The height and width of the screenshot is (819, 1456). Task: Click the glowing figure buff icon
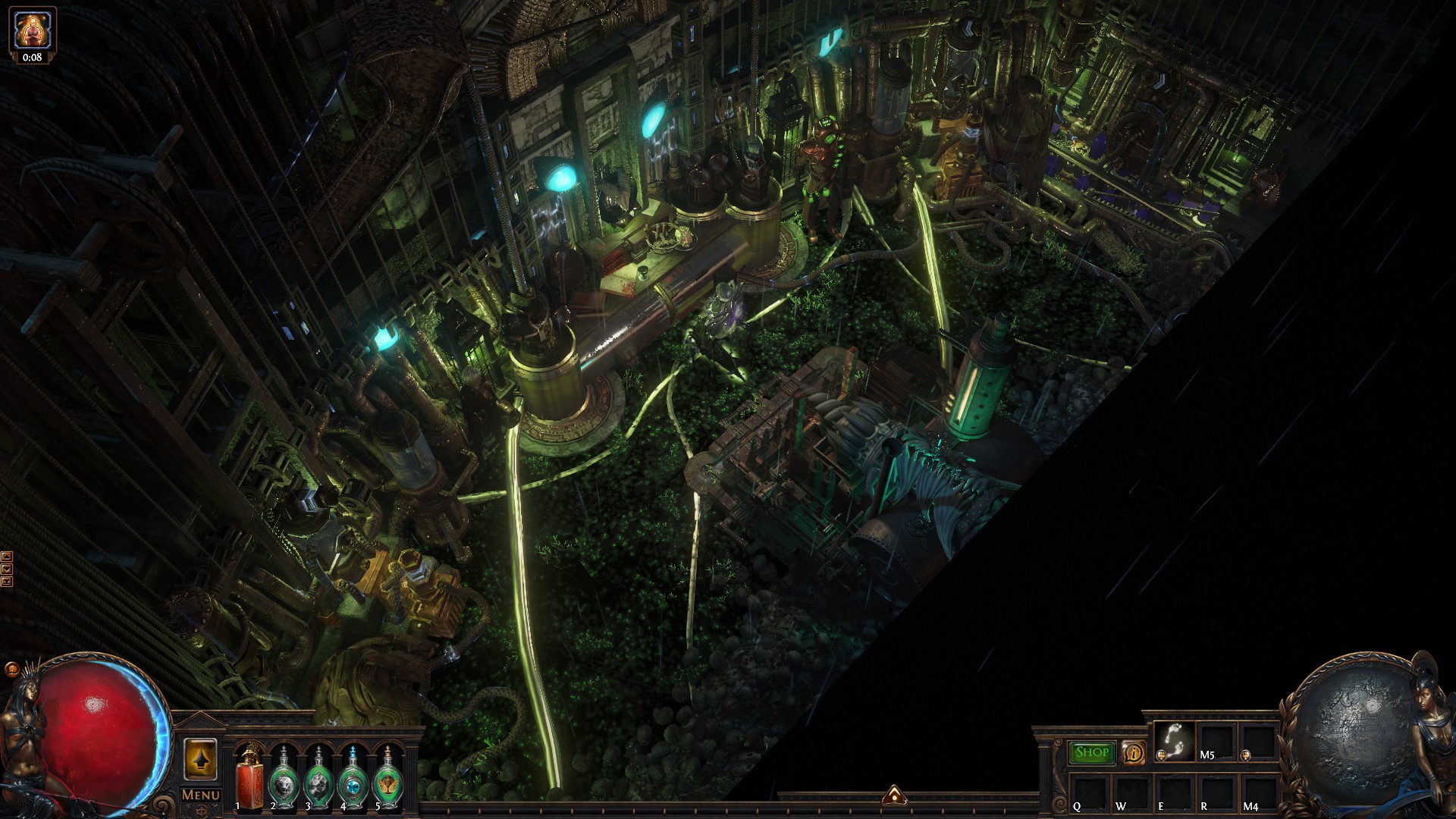coord(32,30)
